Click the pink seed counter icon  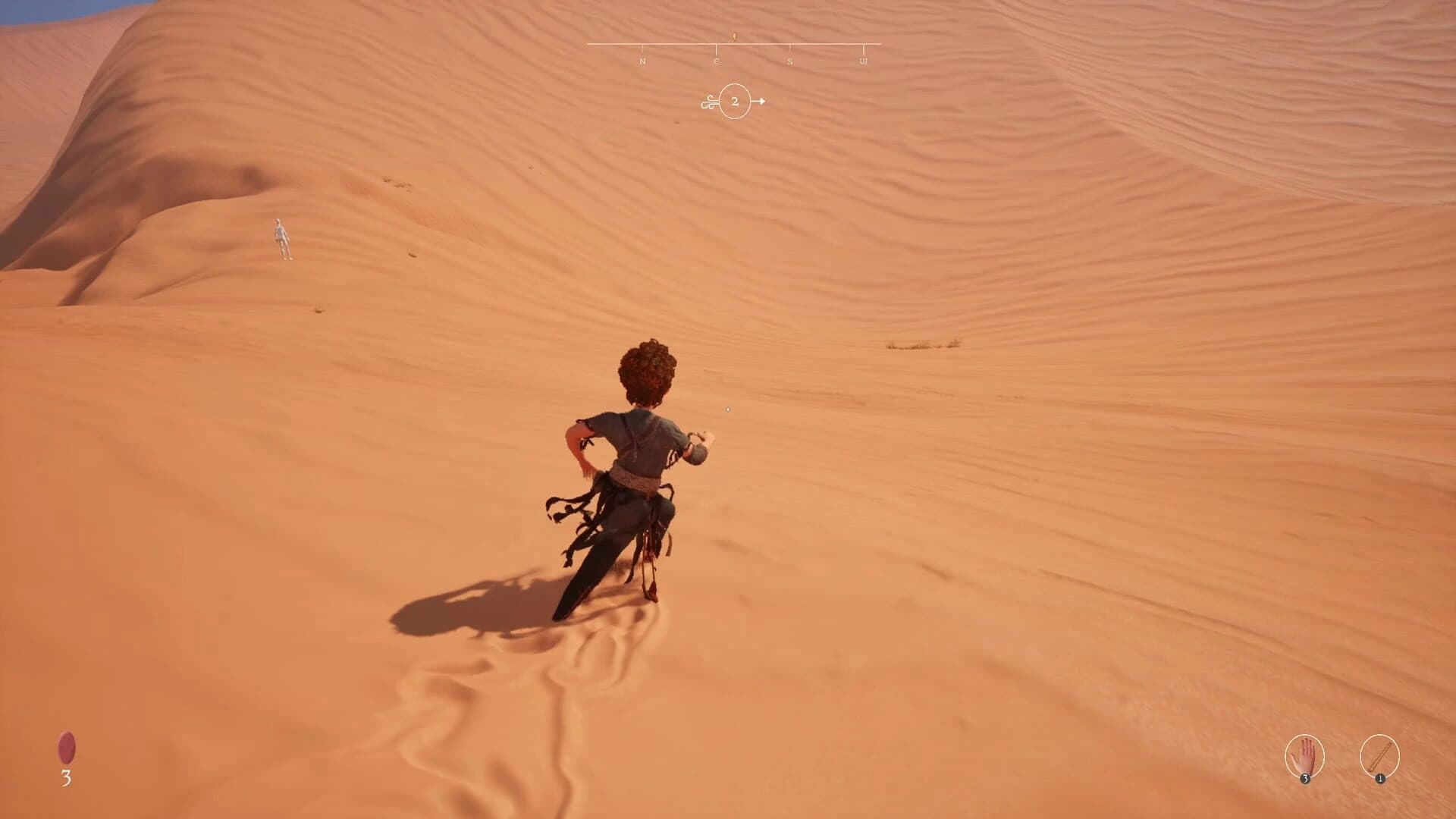pyautogui.click(x=67, y=746)
